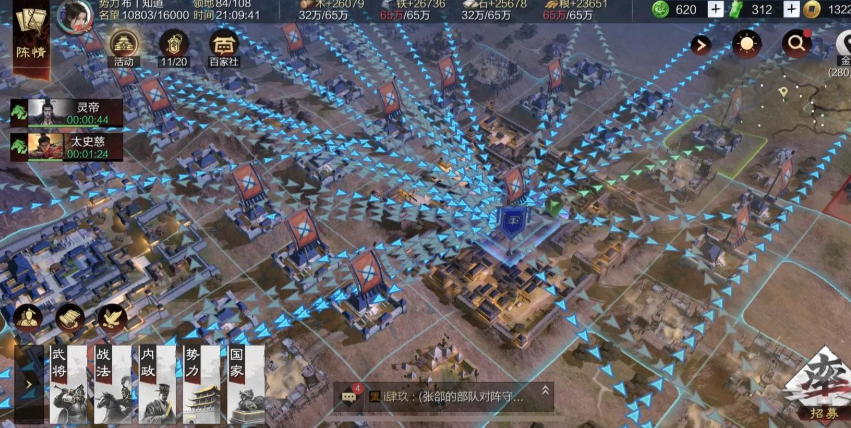Open the 势力 faction menu
This screenshot has height=428, width=851.
202,385
